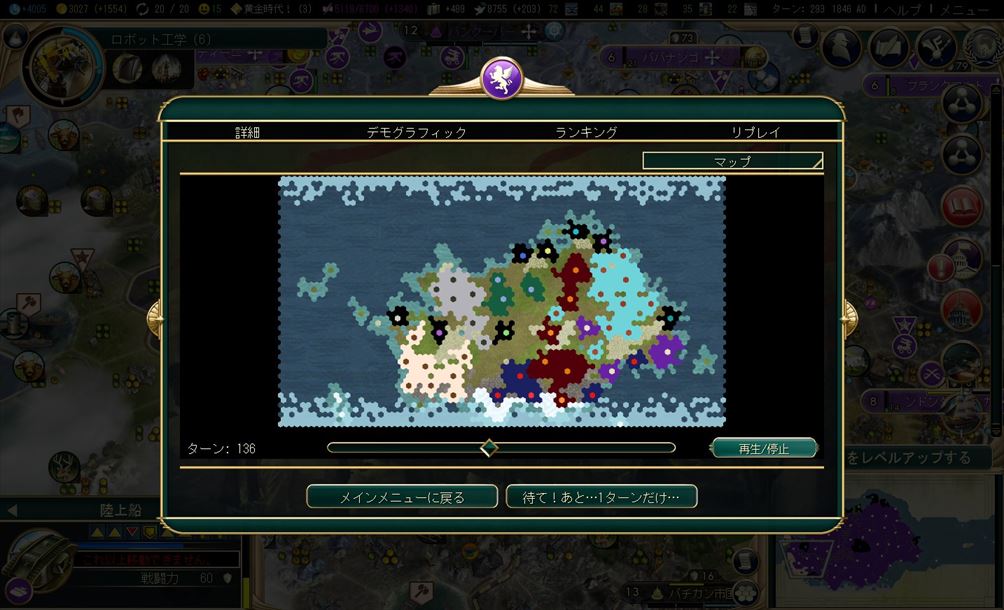Choose 待て！あと…1ターンだけ… to keep playing
1004x610 pixels.
pyautogui.click(x=601, y=497)
